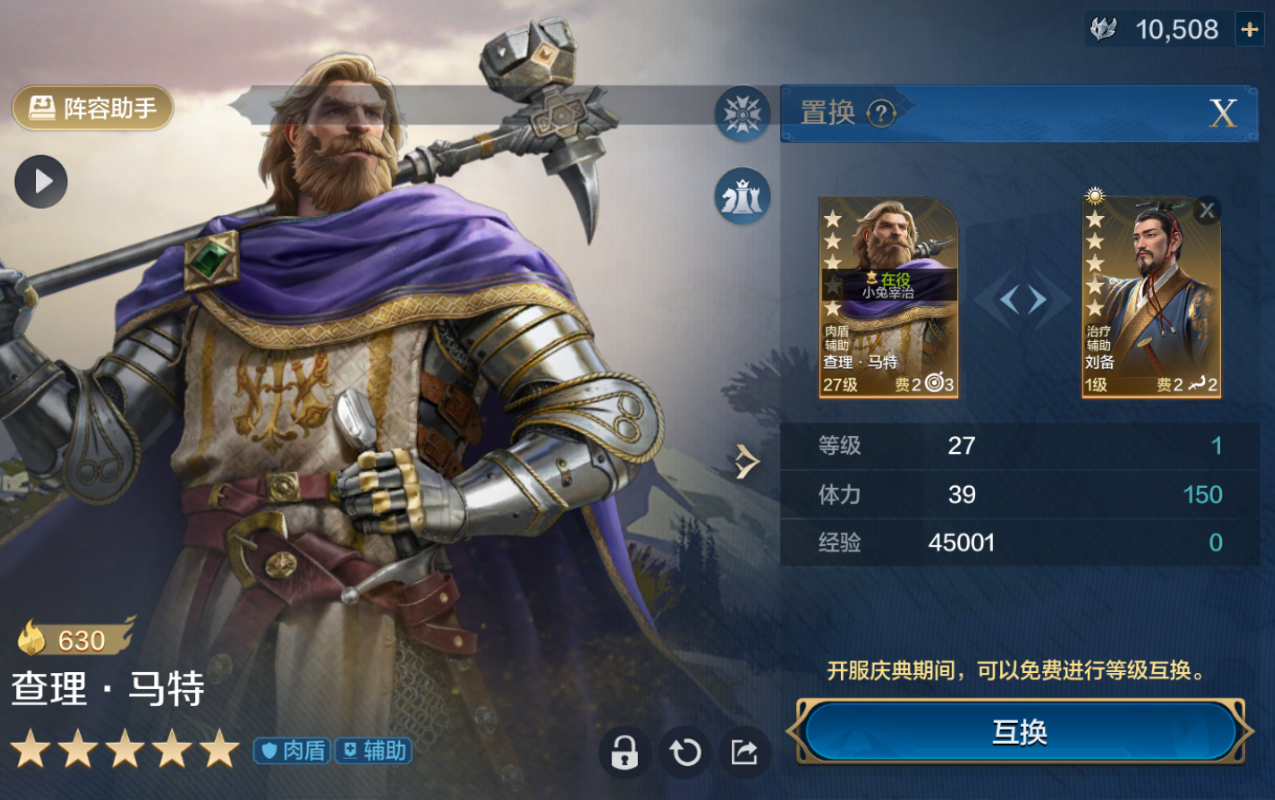The image size is (1275, 800).
Task: Click the circular reset arrow icon
Action: (685, 752)
